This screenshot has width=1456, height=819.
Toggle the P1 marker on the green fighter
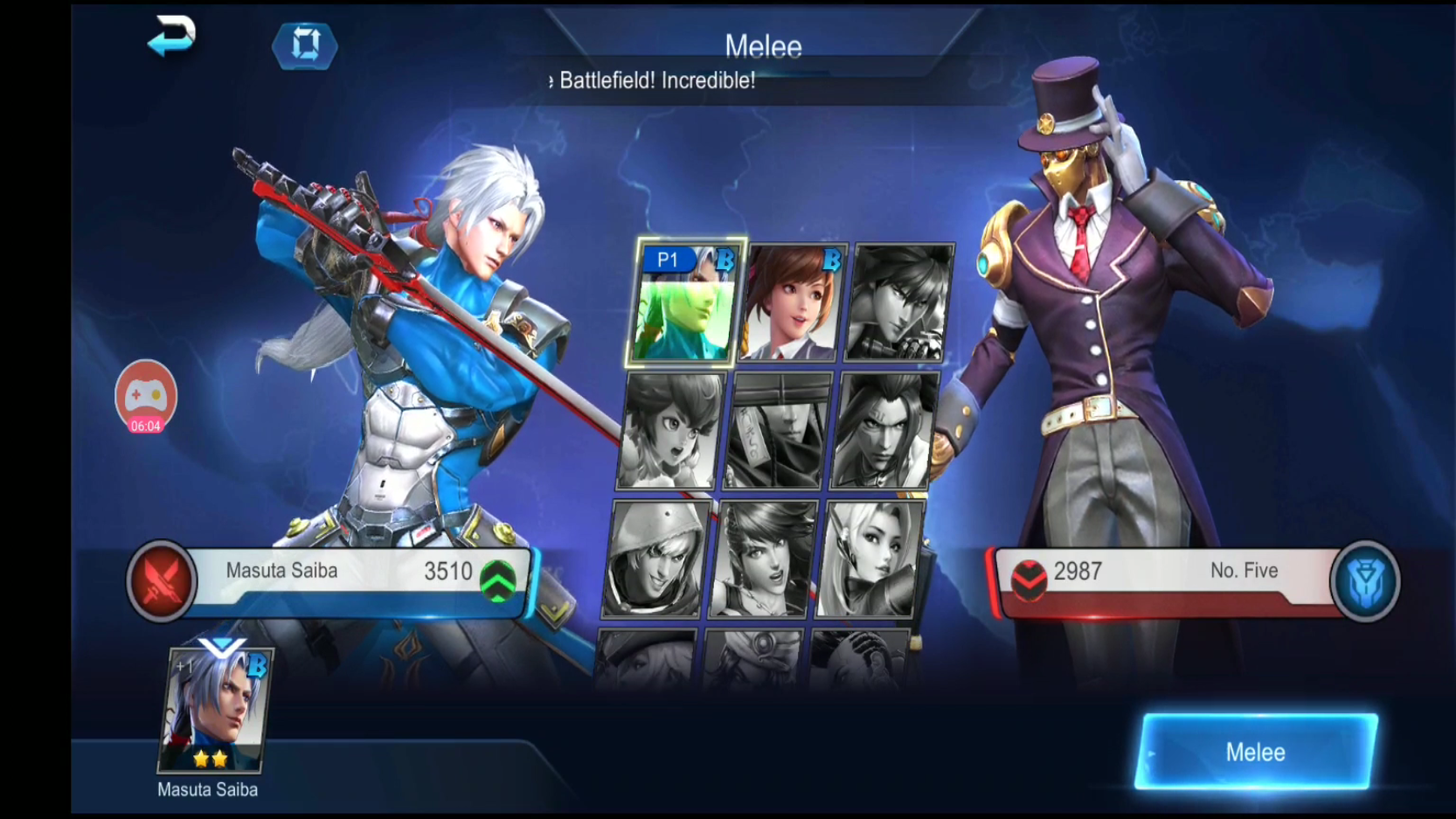pos(668,259)
